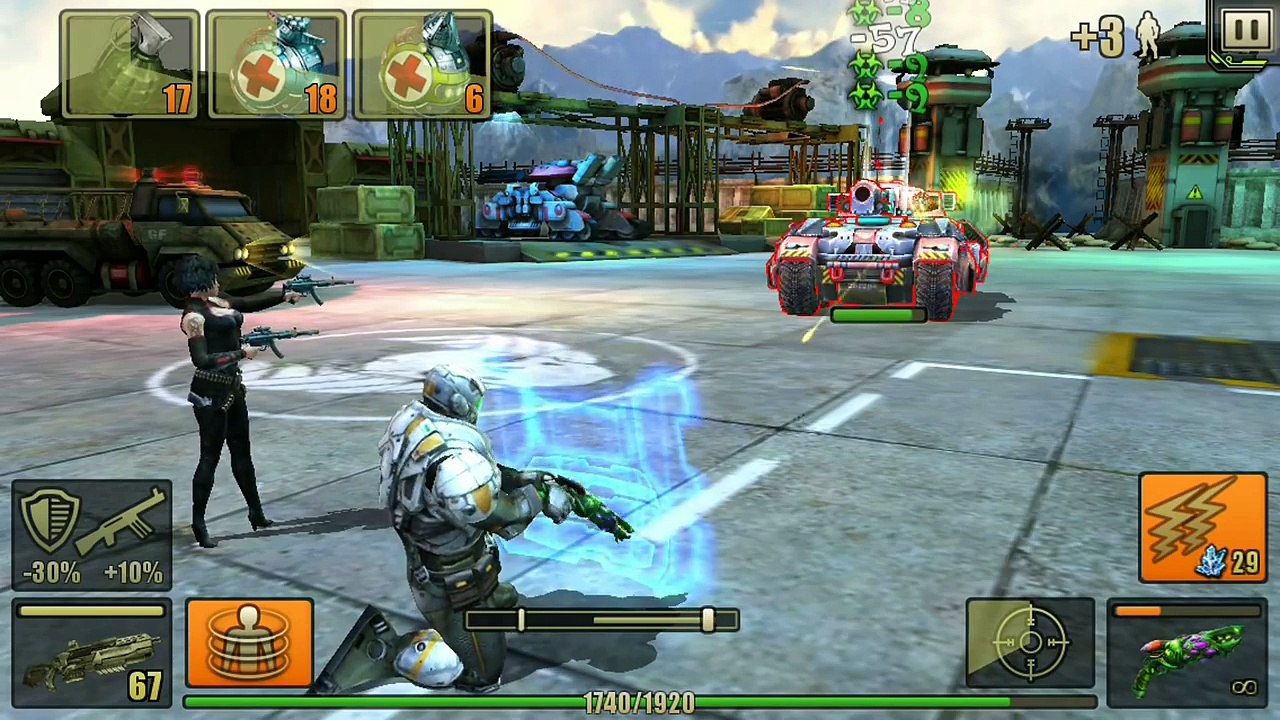This screenshot has width=1280, height=720.
Task: Throw the frag grenade with 17 left
Action: (x=130, y=65)
